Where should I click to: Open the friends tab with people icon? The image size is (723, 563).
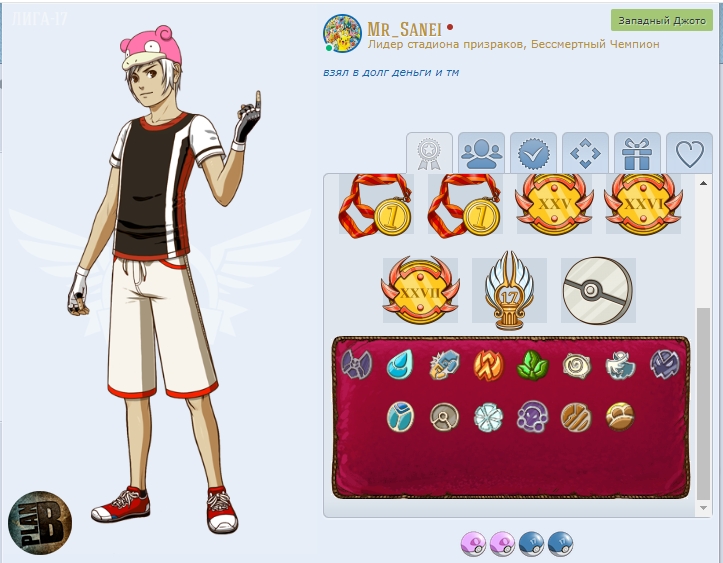point(482,153)
